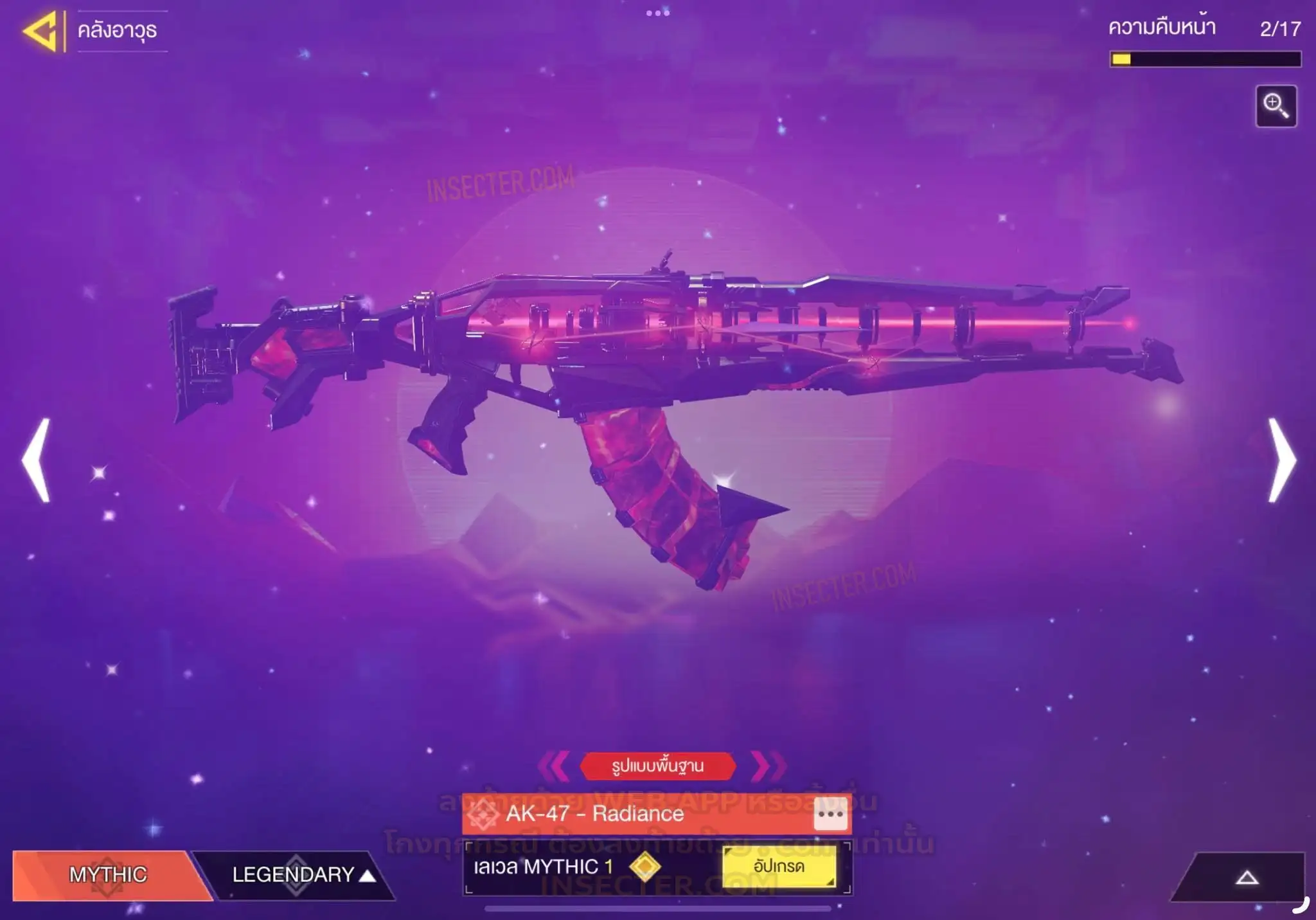This screenshot has width=1316, height=920.
Task: Go back using the yellow arrow button
Action: pos(40,30)
